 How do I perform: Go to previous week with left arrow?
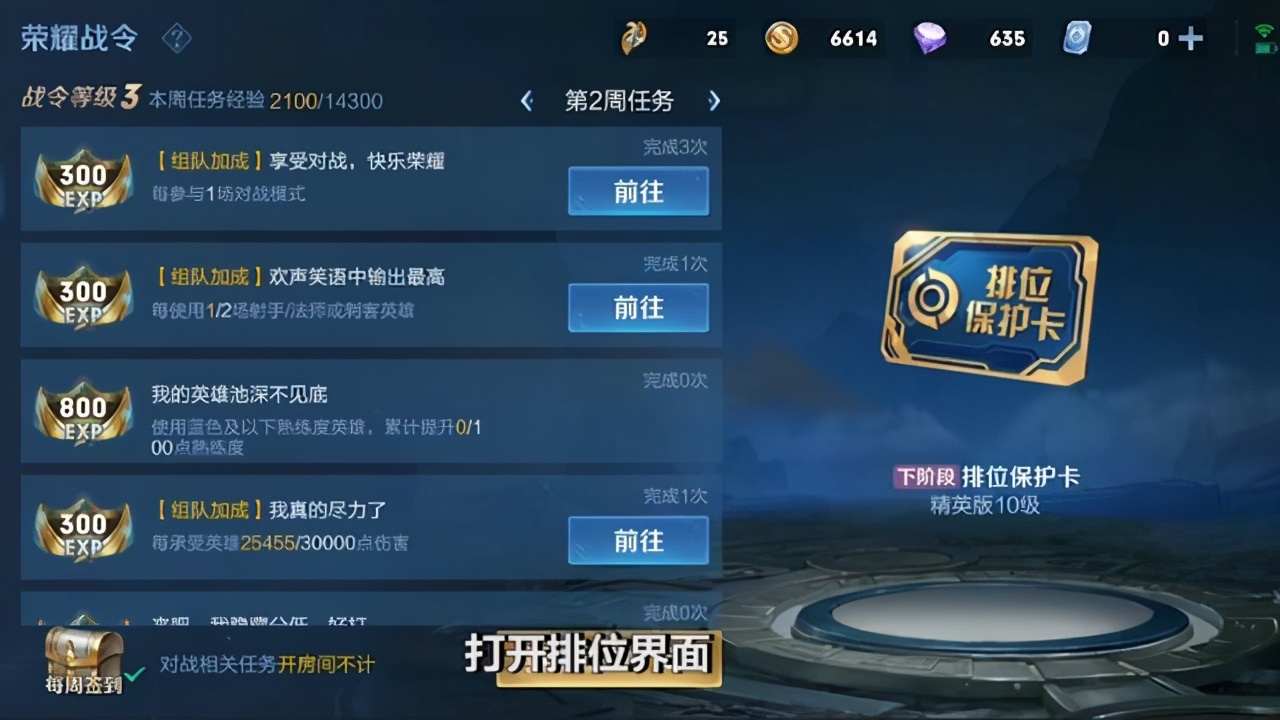point(527,101)
